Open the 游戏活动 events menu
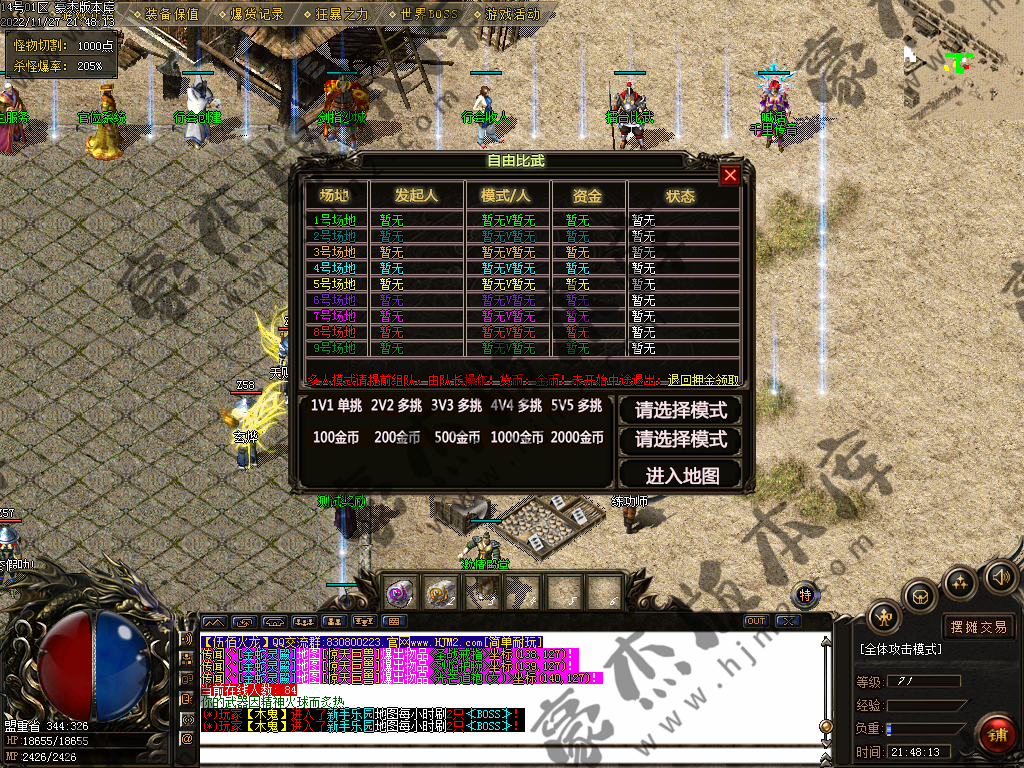Viewport: 1024px width, 768px height. 512,14
